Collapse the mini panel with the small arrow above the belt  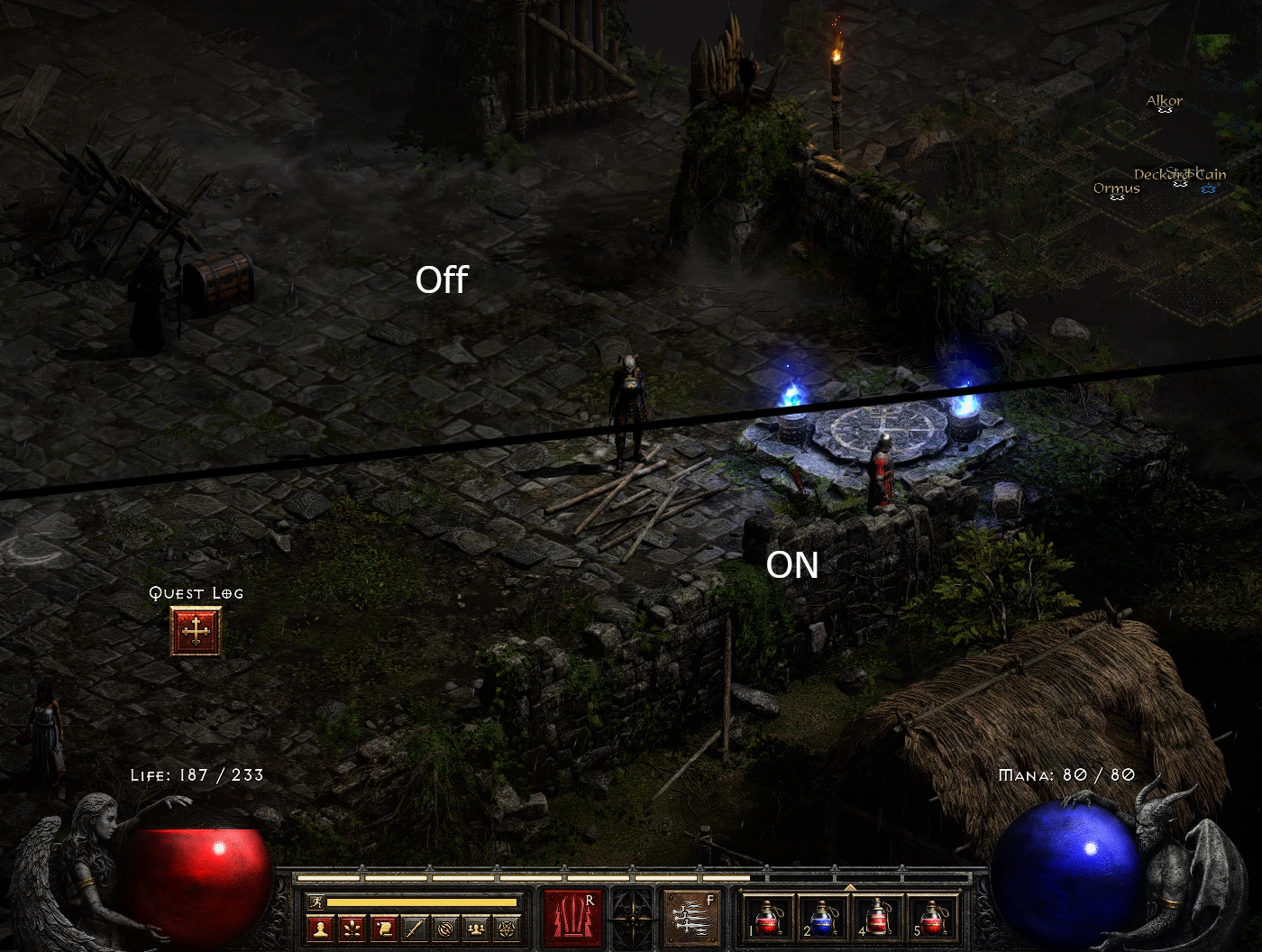848,887
